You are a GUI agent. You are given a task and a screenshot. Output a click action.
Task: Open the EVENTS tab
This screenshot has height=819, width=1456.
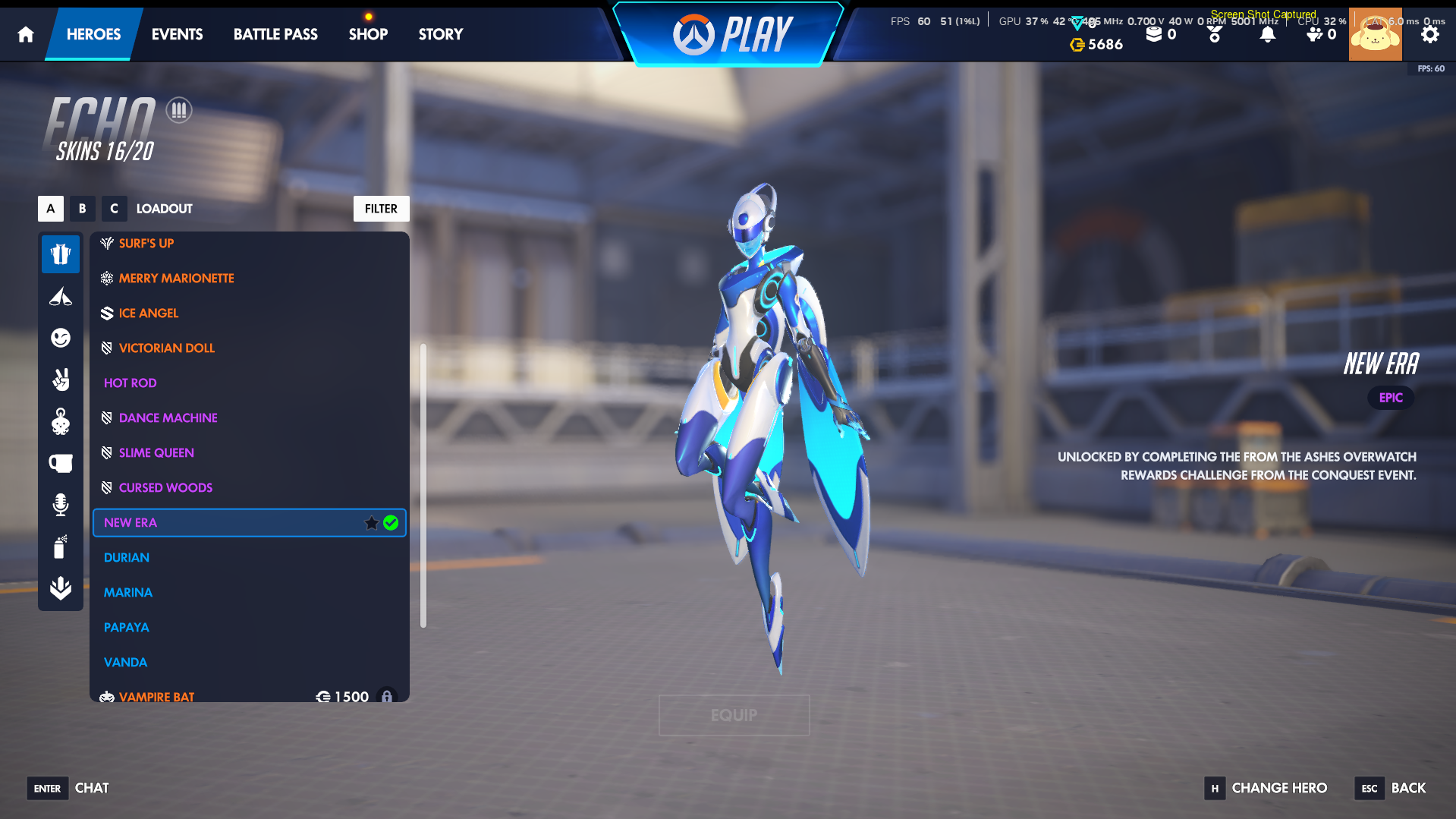pos(177,34)
